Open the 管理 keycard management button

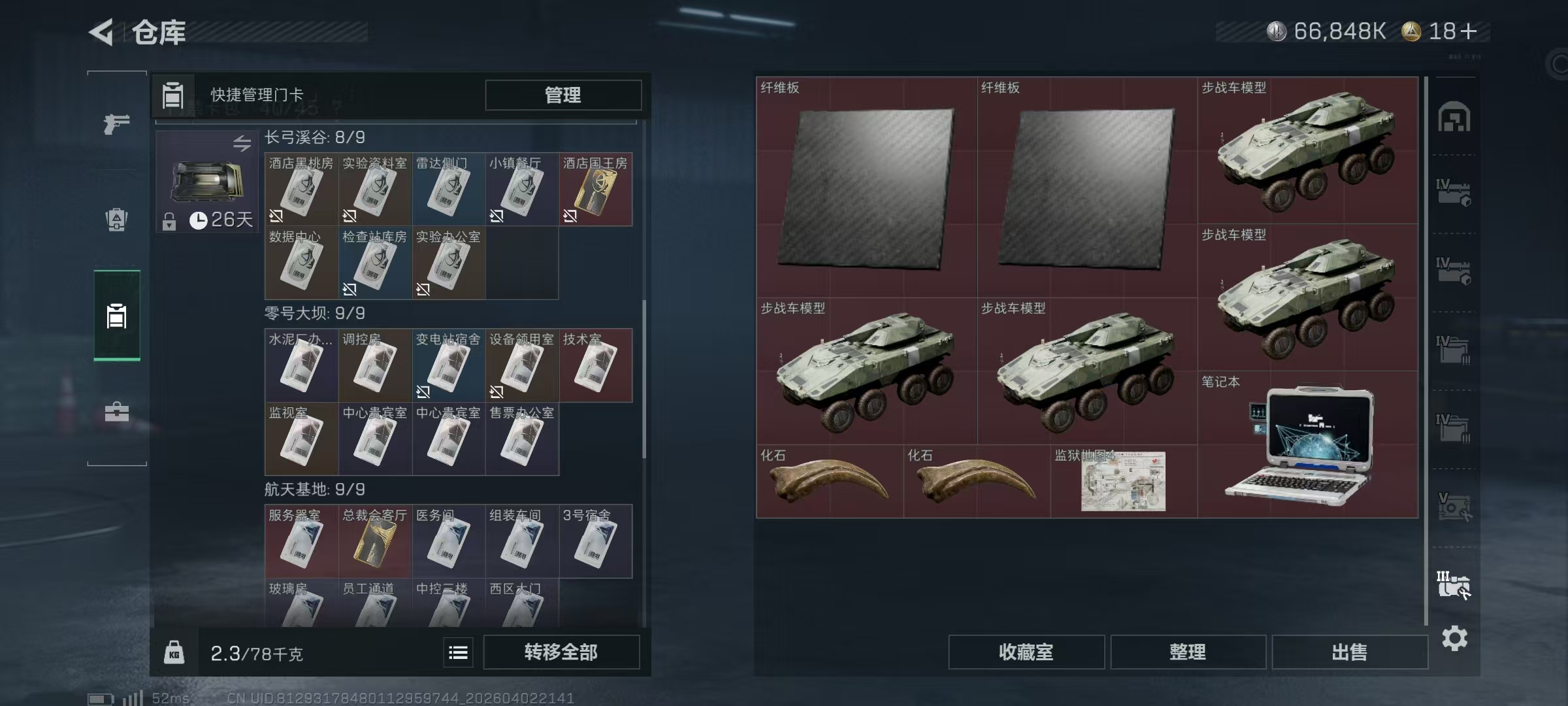(x=563, y=95)
